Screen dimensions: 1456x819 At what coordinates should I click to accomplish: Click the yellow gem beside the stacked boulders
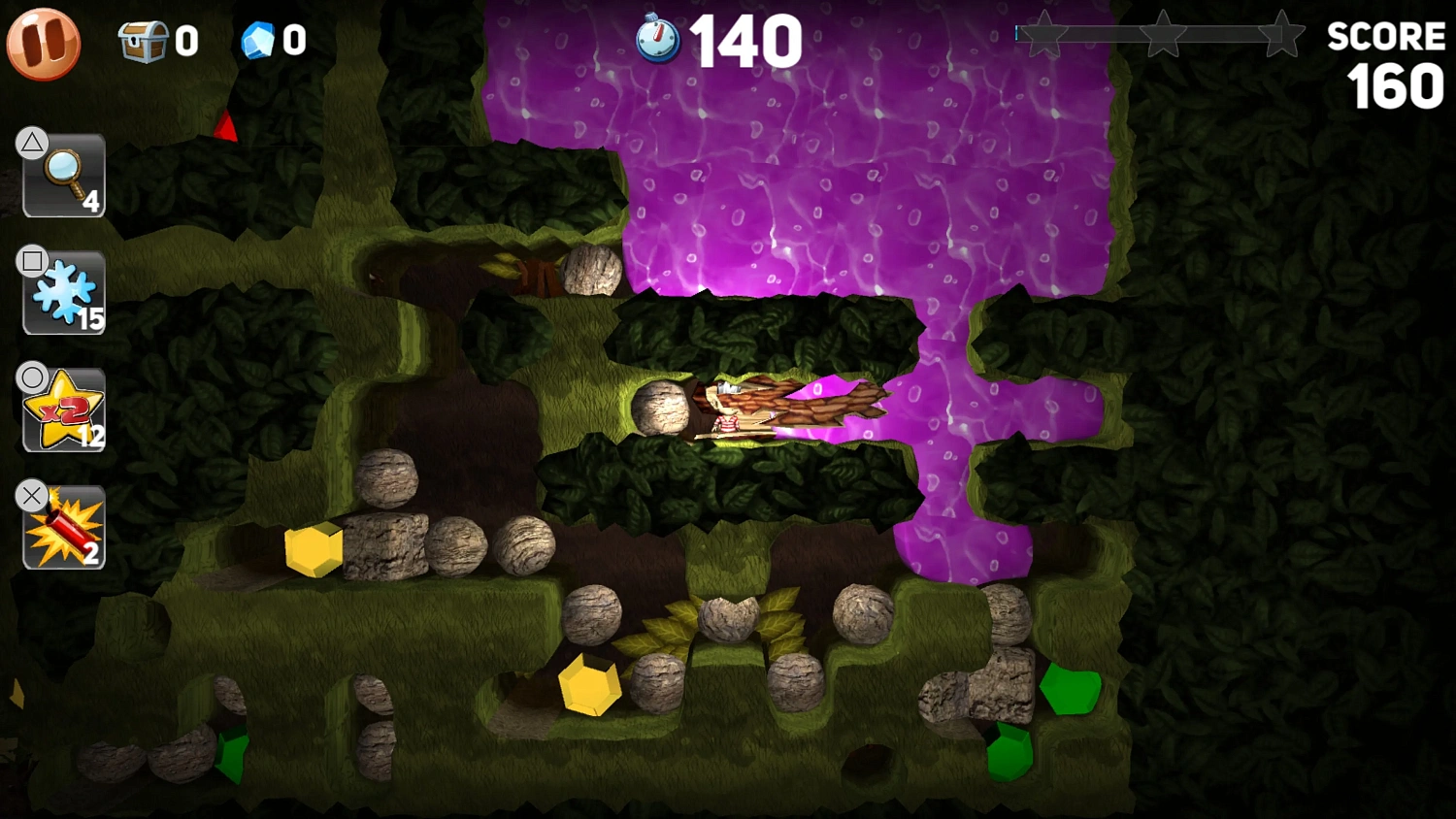313,550
